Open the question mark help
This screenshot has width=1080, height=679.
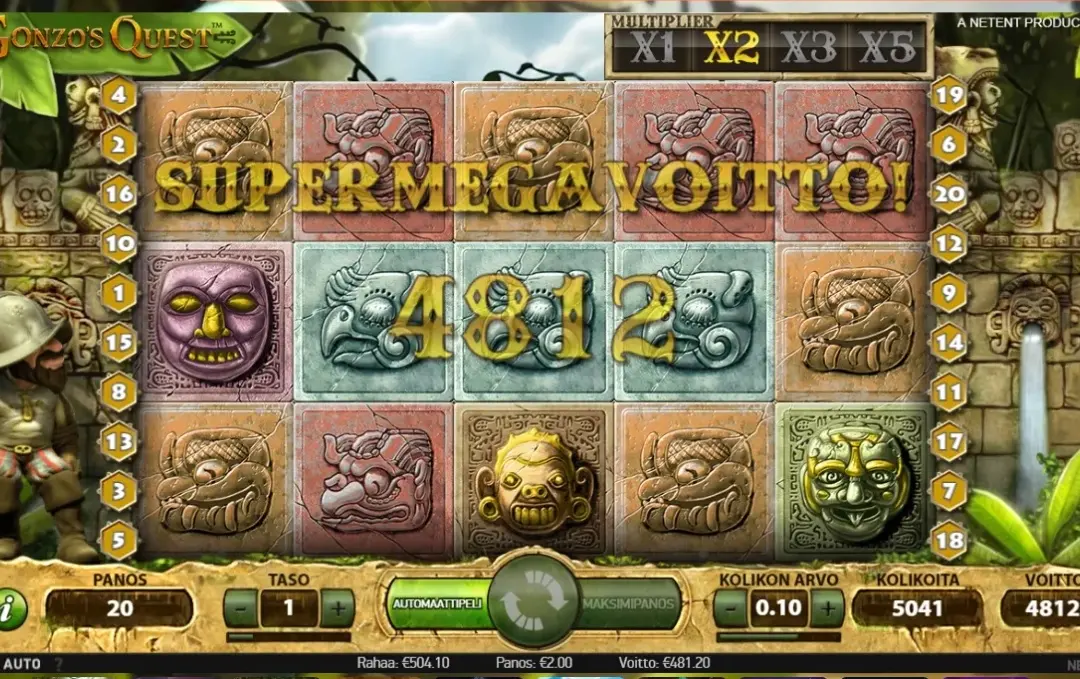58,663
